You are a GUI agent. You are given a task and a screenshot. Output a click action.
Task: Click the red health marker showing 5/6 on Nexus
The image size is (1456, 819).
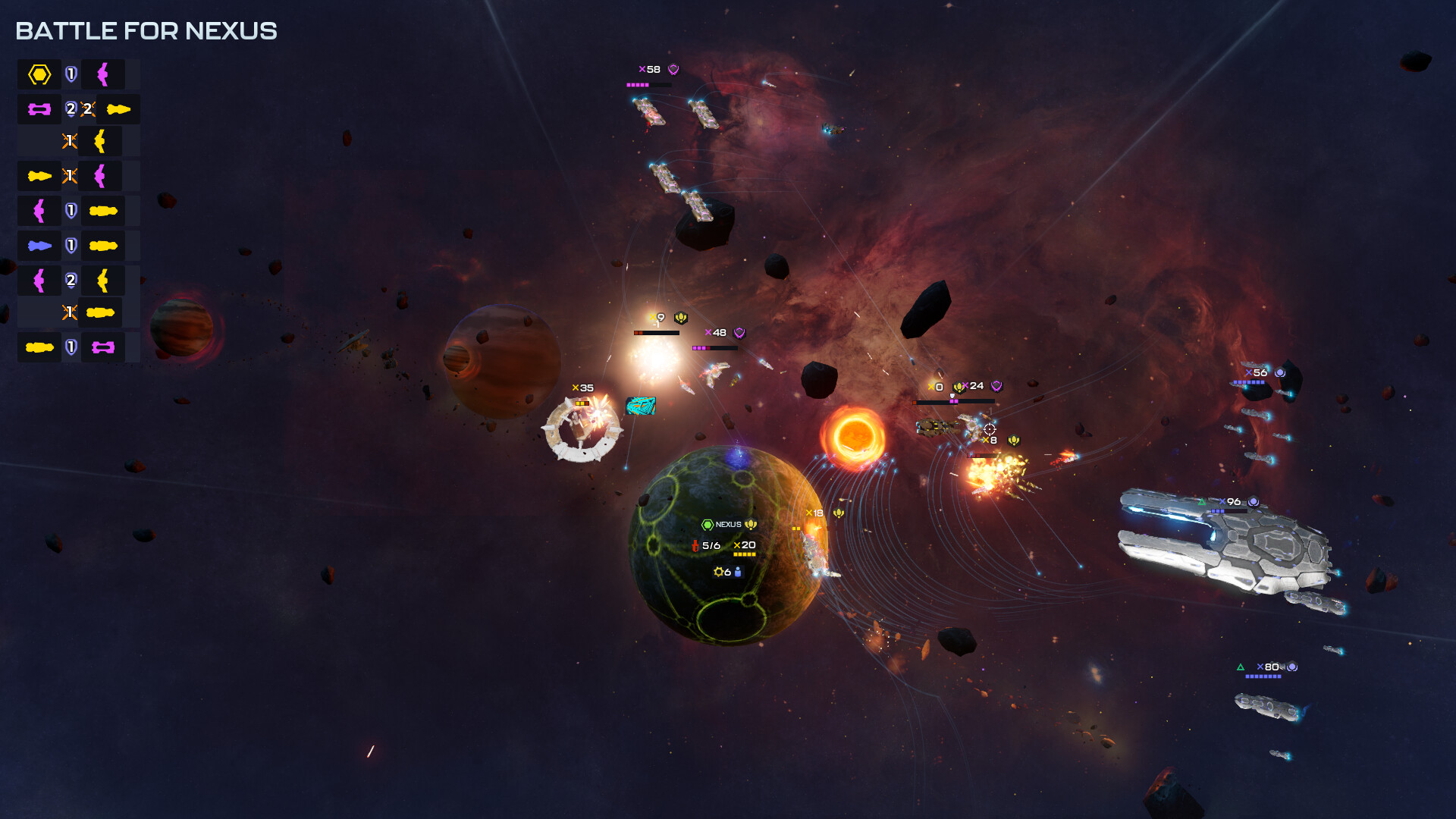pyautogui.click(x=696, y=546)
